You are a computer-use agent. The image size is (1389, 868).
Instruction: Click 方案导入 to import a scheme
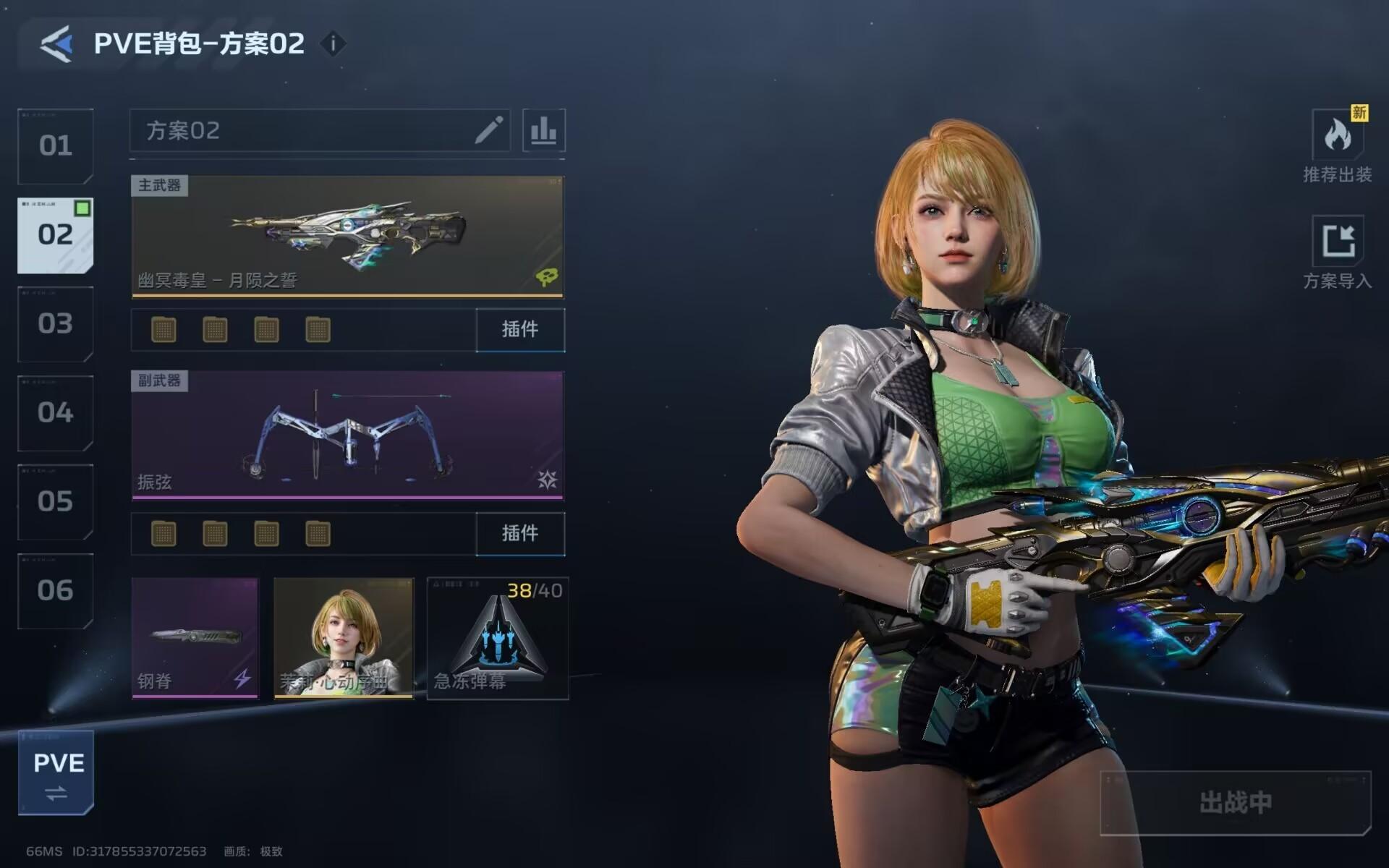click(1337, 252)
